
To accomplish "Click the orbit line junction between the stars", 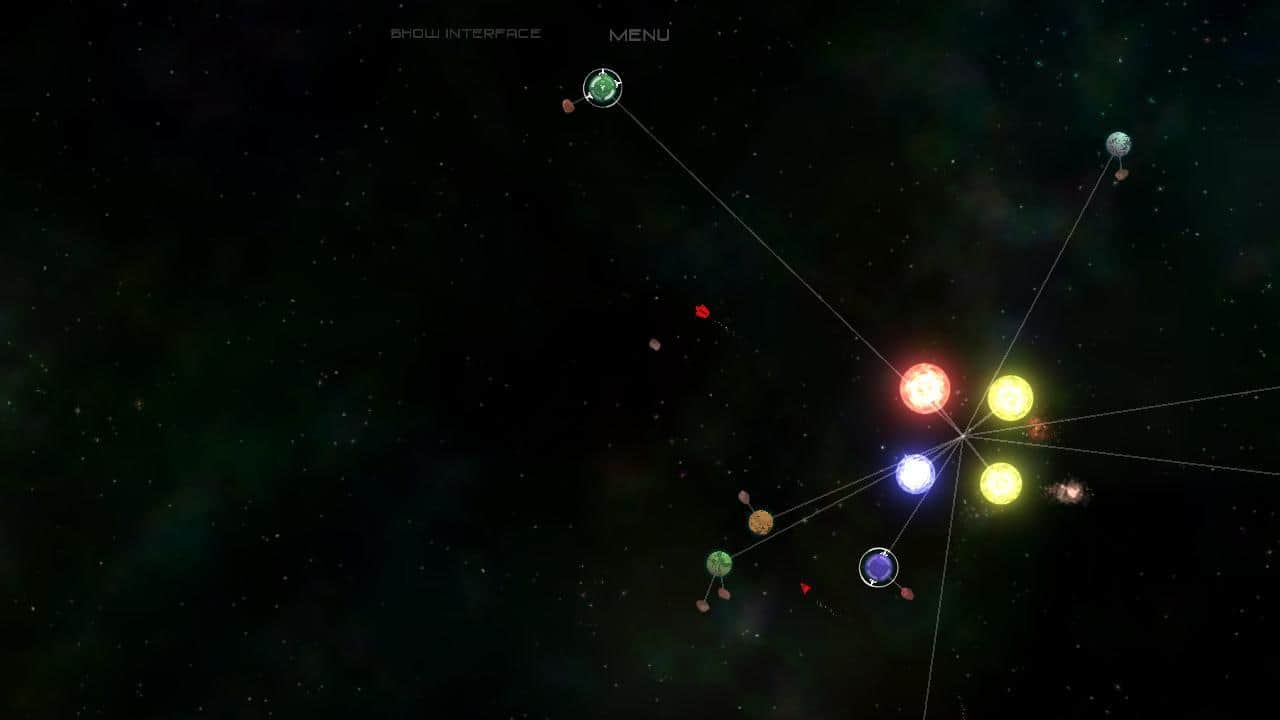I will coord(962,434).
